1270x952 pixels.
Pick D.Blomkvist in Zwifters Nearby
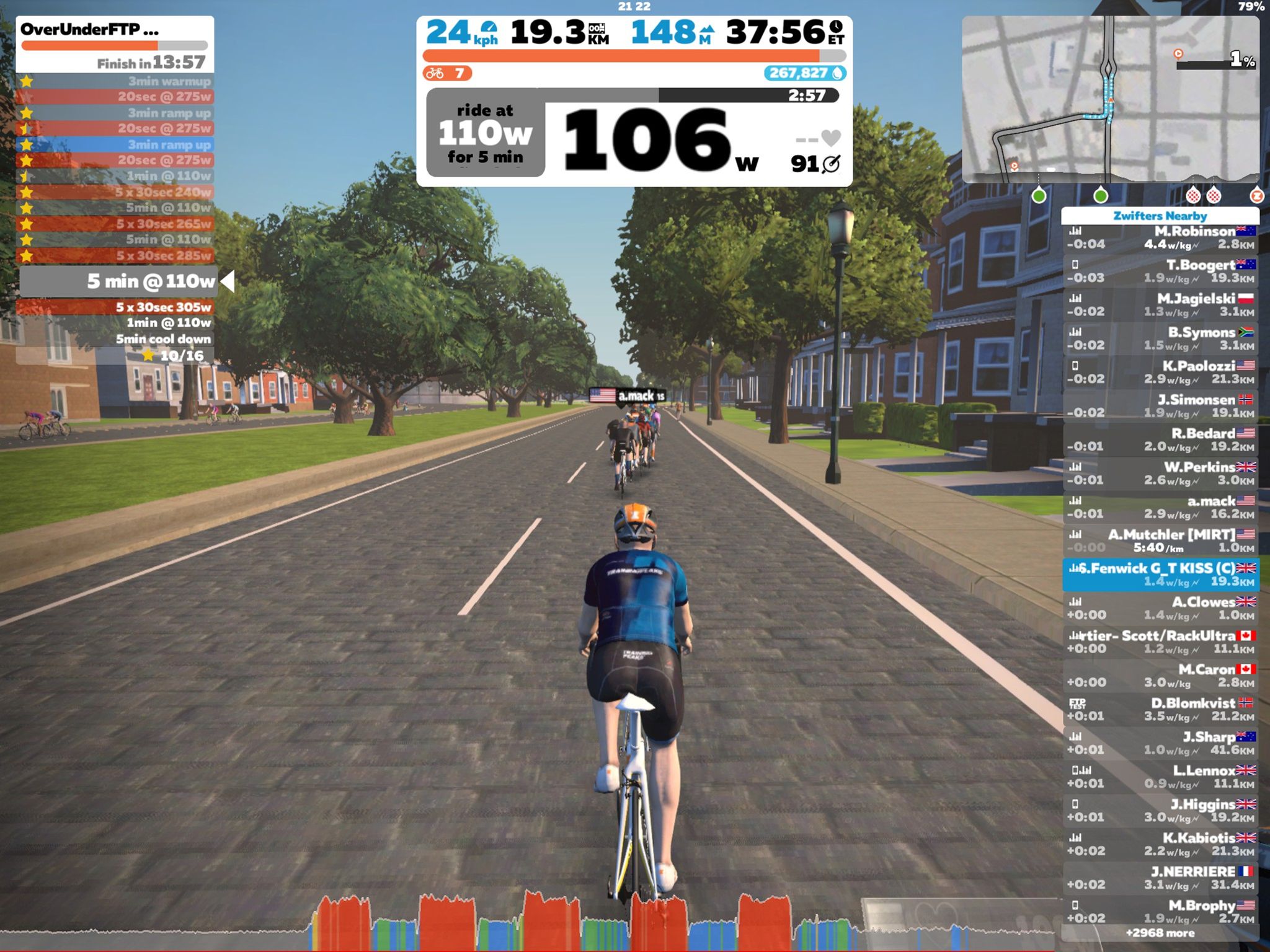click(x=1160, y=709)
